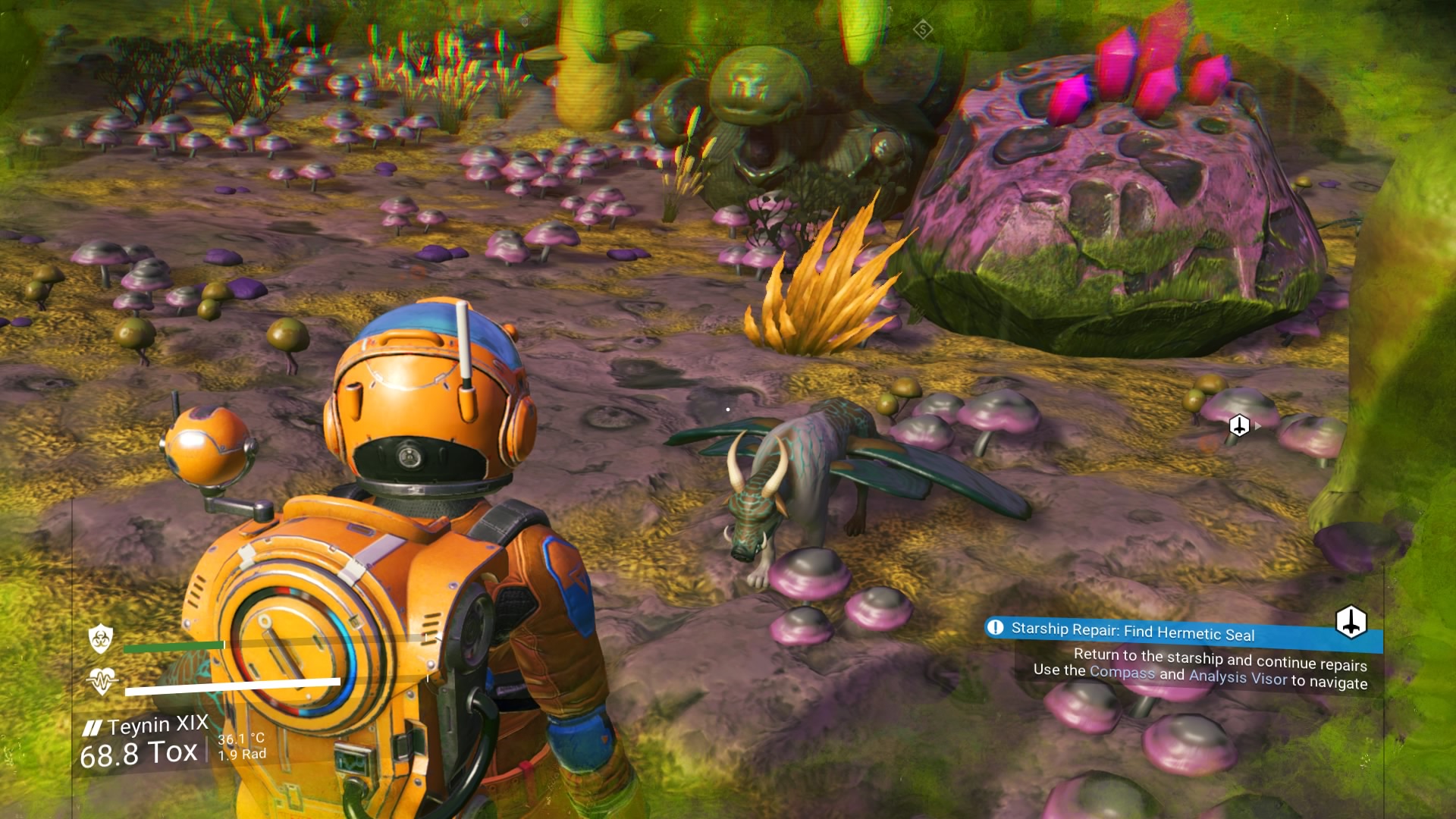Select the diamond compass marker at top
Viewport: 1456px width, 819px height.
(923, 30)
